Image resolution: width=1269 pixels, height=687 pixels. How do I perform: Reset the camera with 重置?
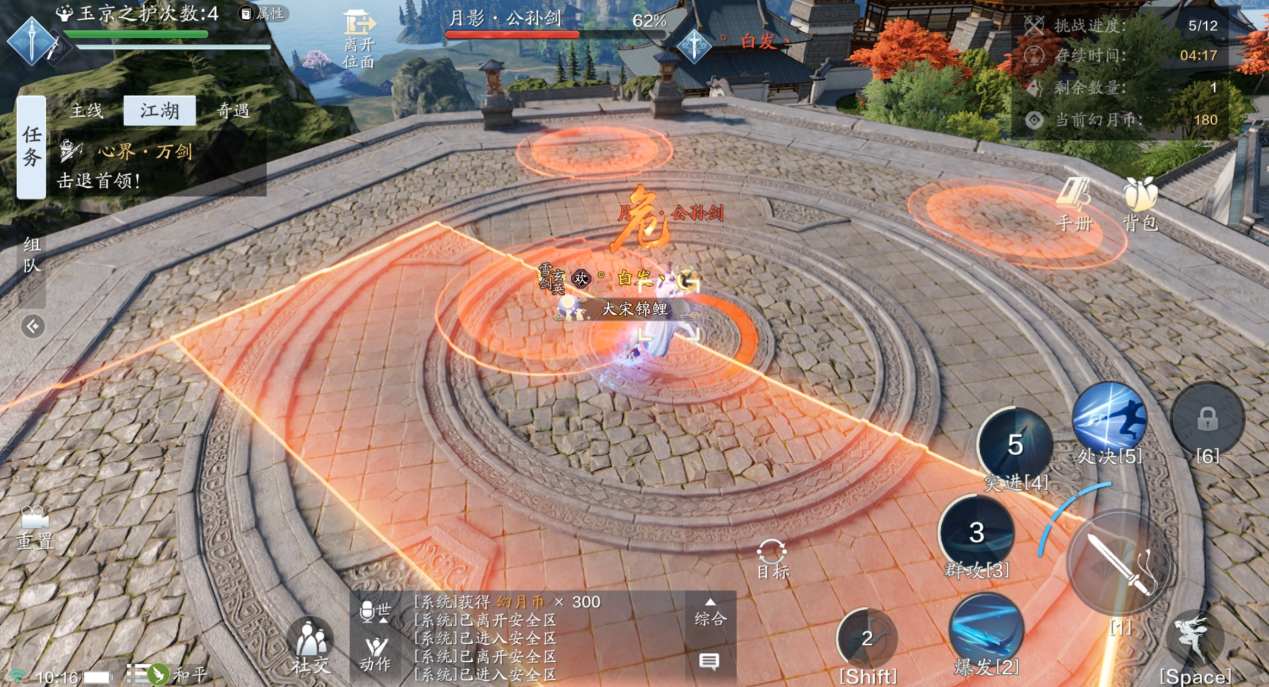click(x=35, y=528)
